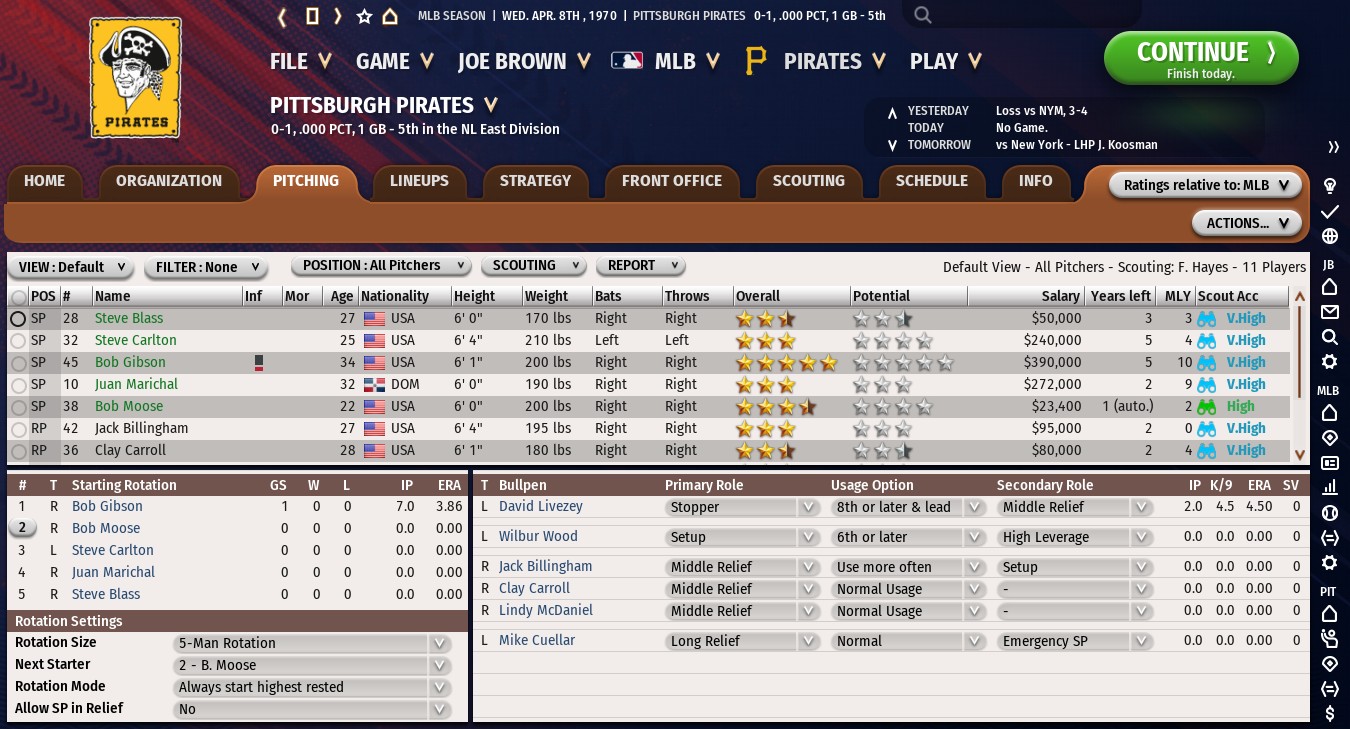This screenshot has height=729, width=1350.
Task: Go to the Scouting tab
Action: [x=808, y=181]
